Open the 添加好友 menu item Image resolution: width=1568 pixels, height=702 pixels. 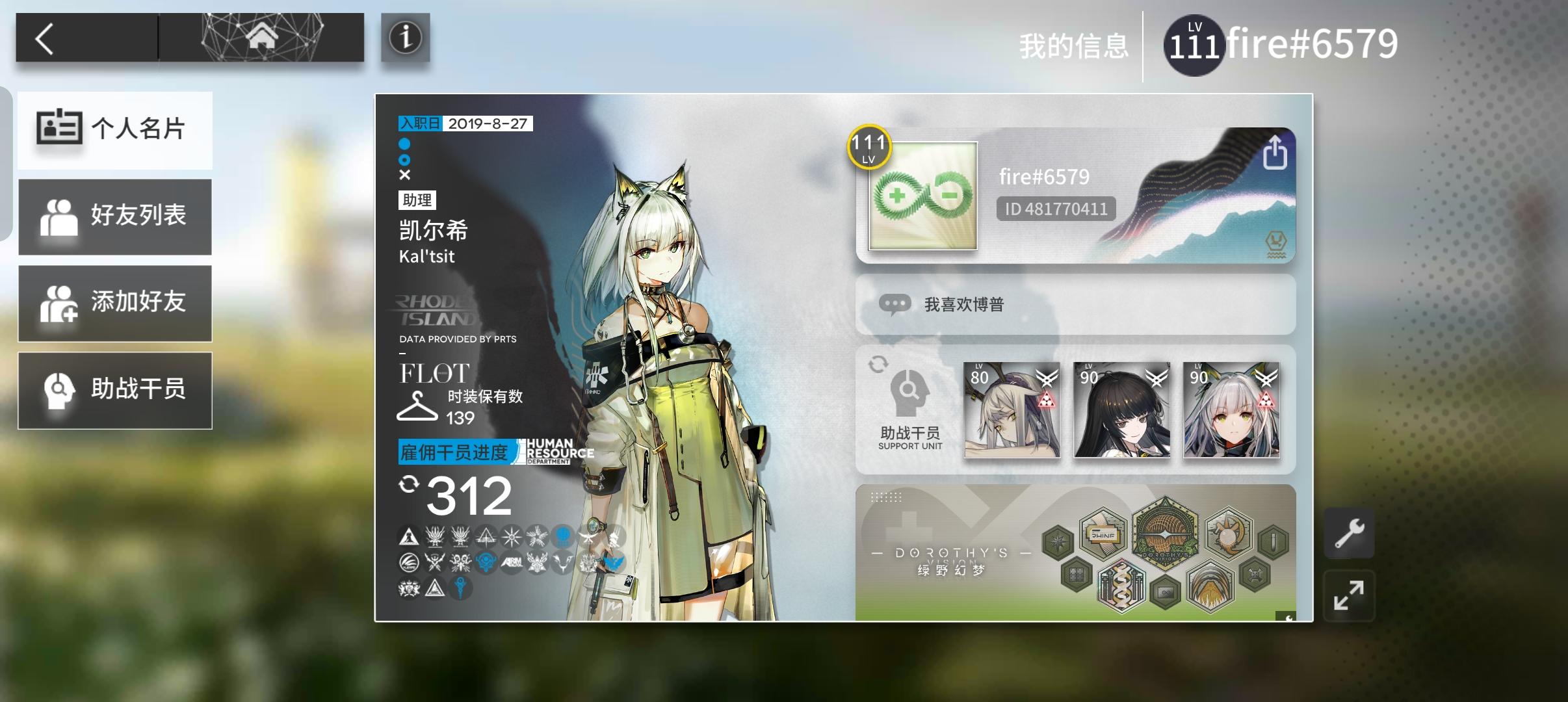[x=115, y=303]
